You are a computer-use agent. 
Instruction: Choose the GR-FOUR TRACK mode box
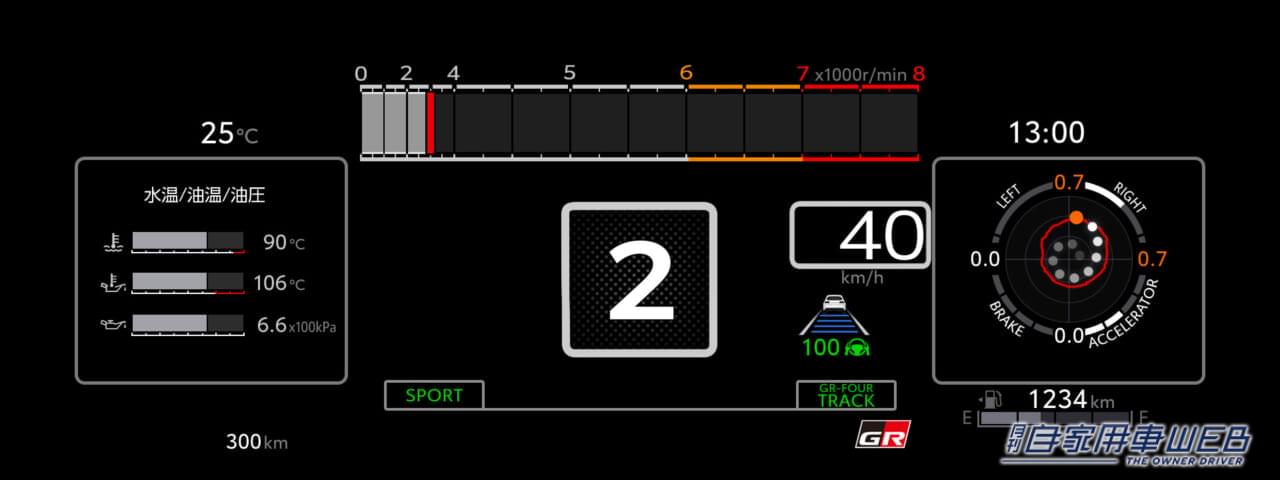click(846, 395)
